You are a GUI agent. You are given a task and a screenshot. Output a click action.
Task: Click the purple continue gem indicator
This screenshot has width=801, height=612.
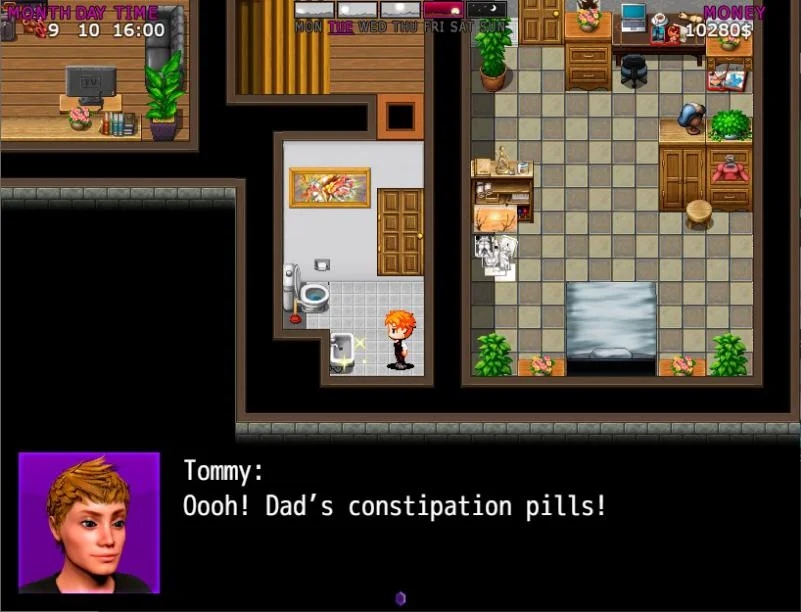(x=401, y=598)
